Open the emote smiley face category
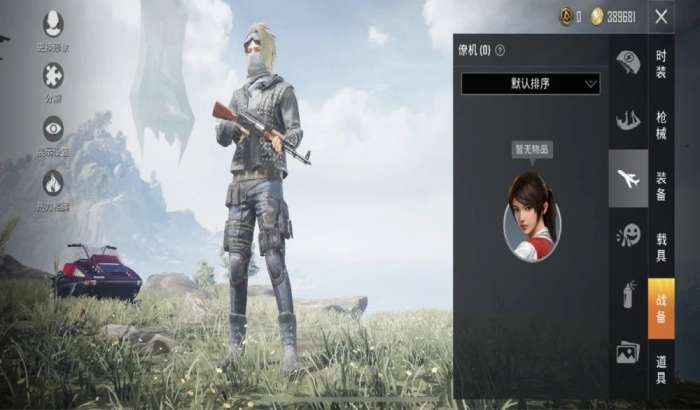This screenshot has height=410, width=700. pos(628,236)
